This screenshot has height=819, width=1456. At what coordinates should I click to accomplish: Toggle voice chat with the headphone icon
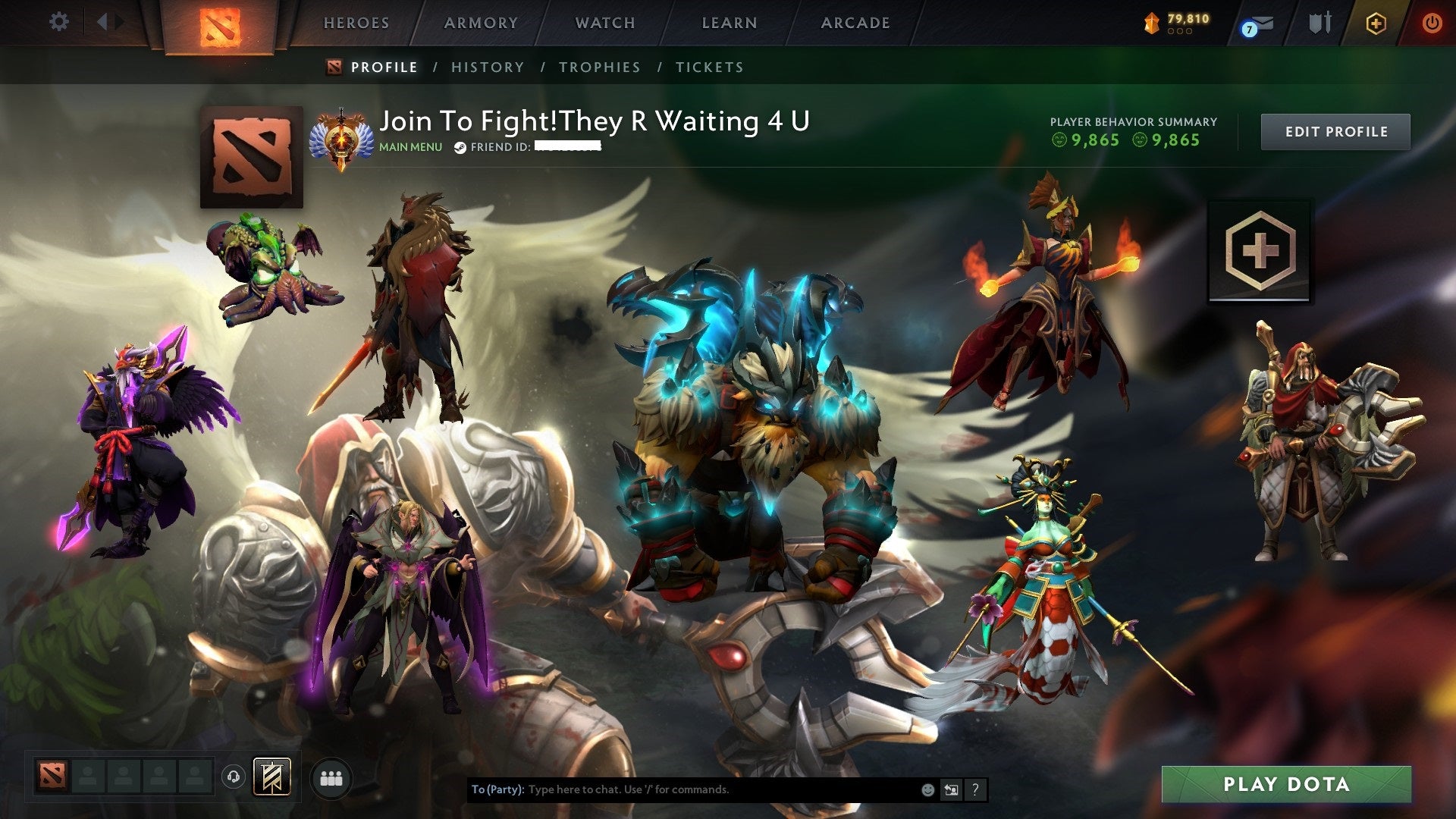tap(232, 776)
